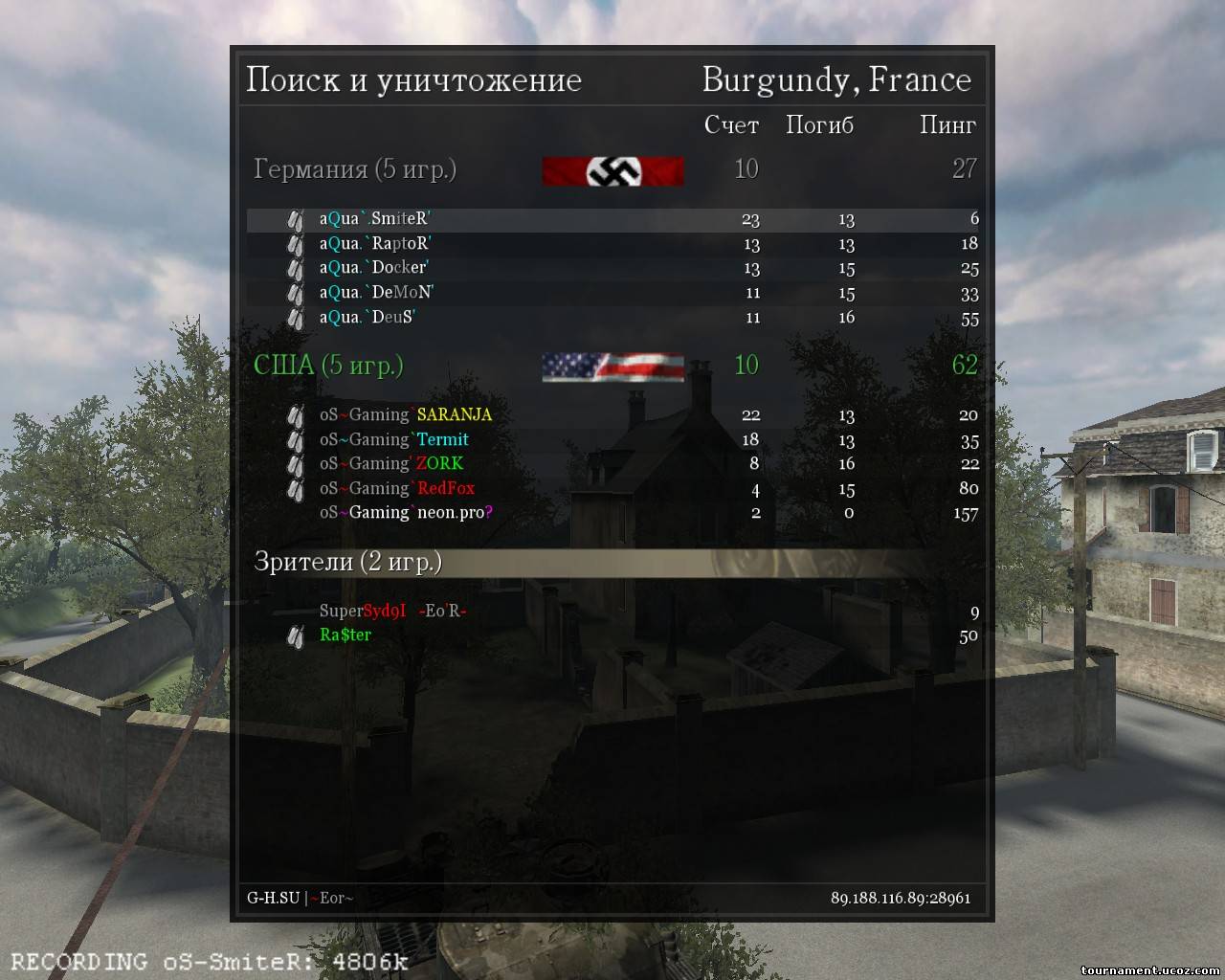Pick player aQua.`DeuS' from the list

[367, 318]
